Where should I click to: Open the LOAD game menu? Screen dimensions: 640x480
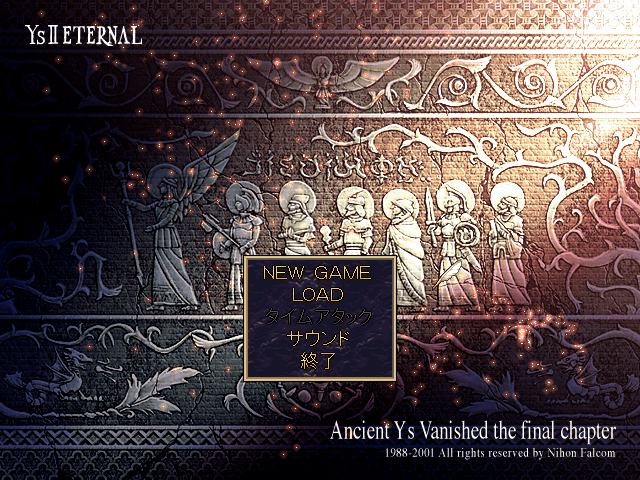[x=317, y=295]
